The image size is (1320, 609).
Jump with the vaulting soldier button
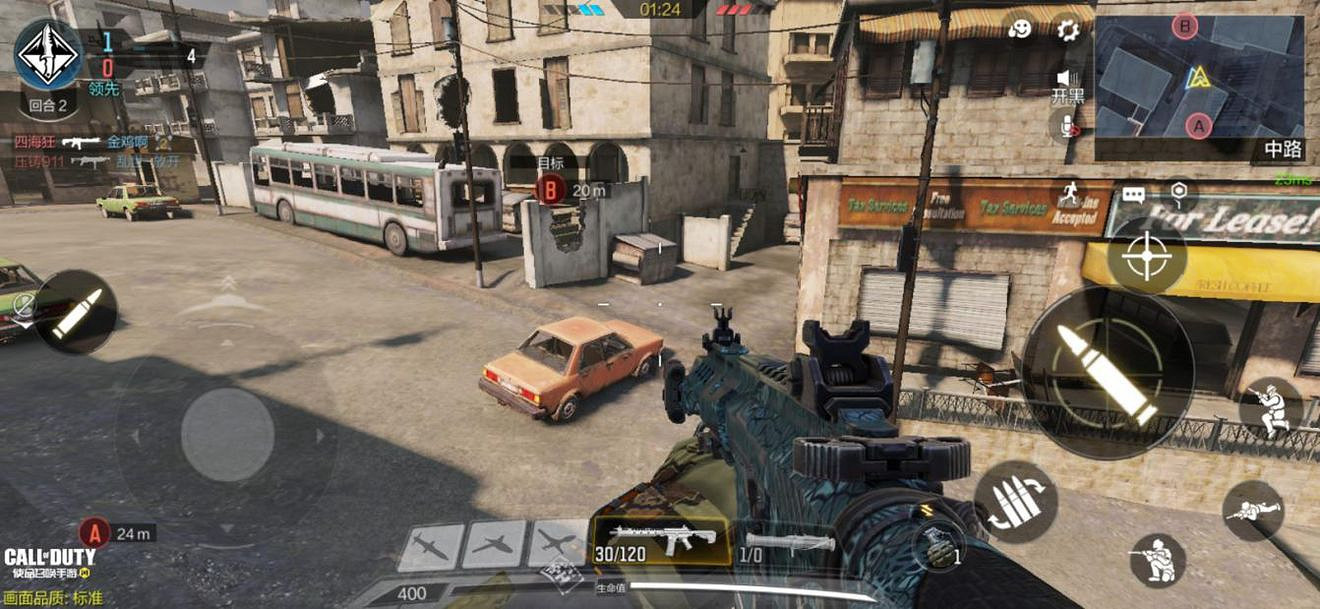click(x=1270, y=409)
